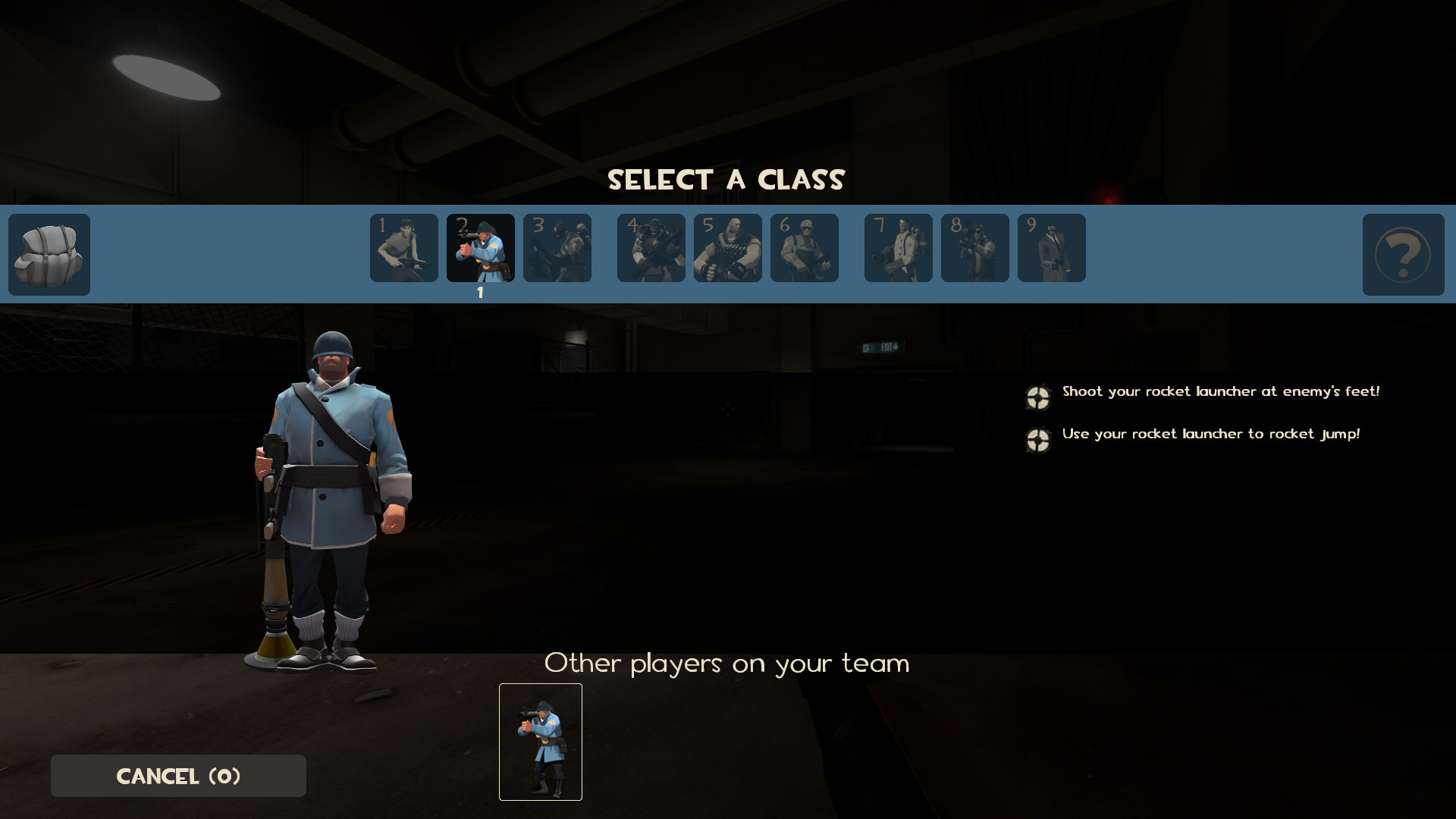Select the Demoman class portrait
The image size is (1456, 819).
pyautogui.click(x=651, y=248)
